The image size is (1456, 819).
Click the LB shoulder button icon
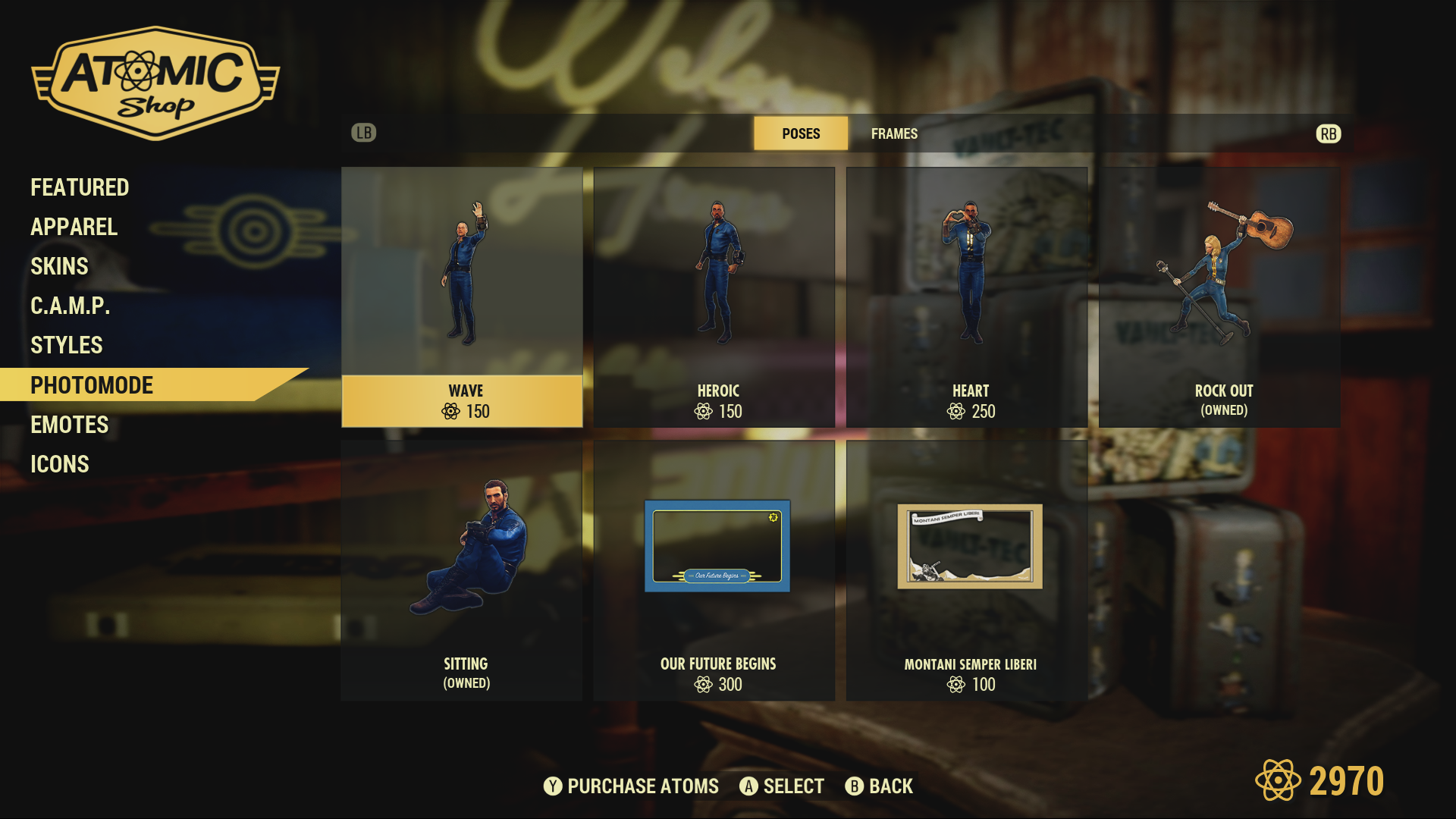point(364,133)
